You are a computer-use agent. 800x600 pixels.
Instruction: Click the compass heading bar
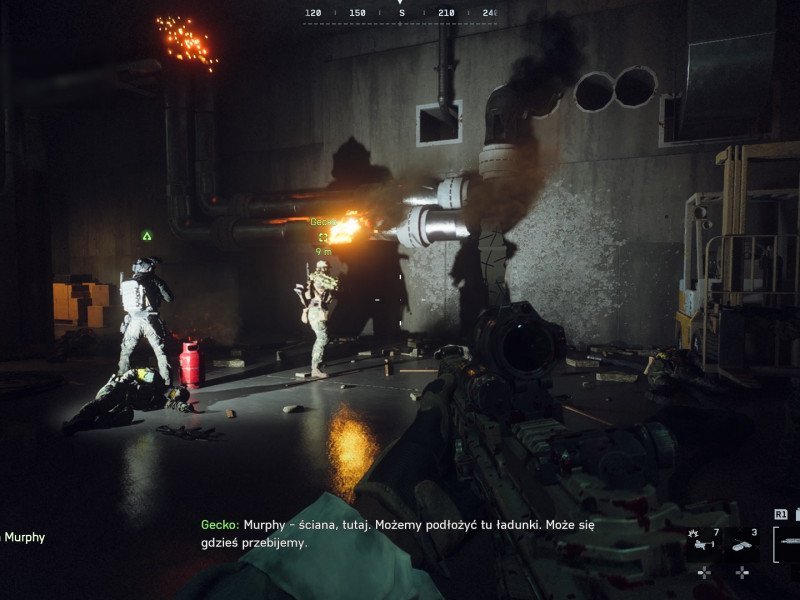pyautogui.click(x=400, y=14)
